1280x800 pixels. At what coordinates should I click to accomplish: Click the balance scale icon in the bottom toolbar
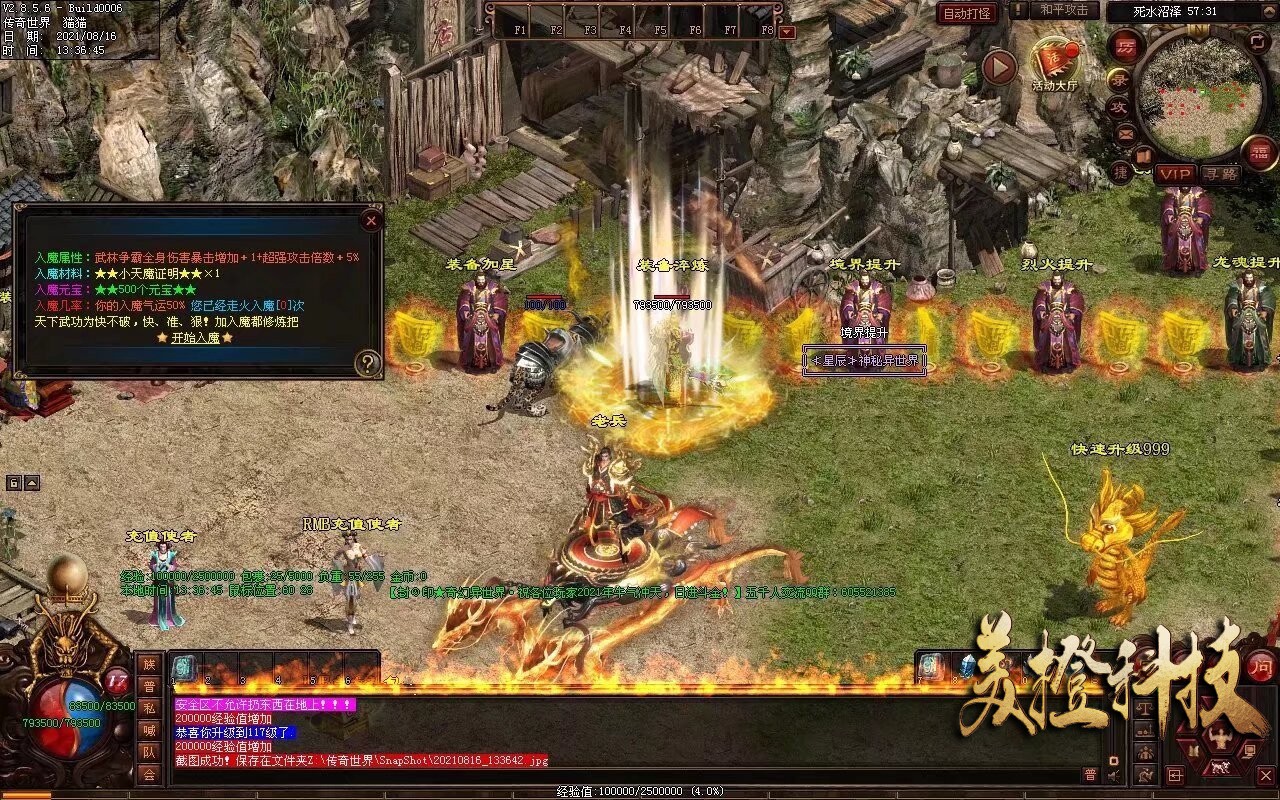click(x=1145, y=709)
